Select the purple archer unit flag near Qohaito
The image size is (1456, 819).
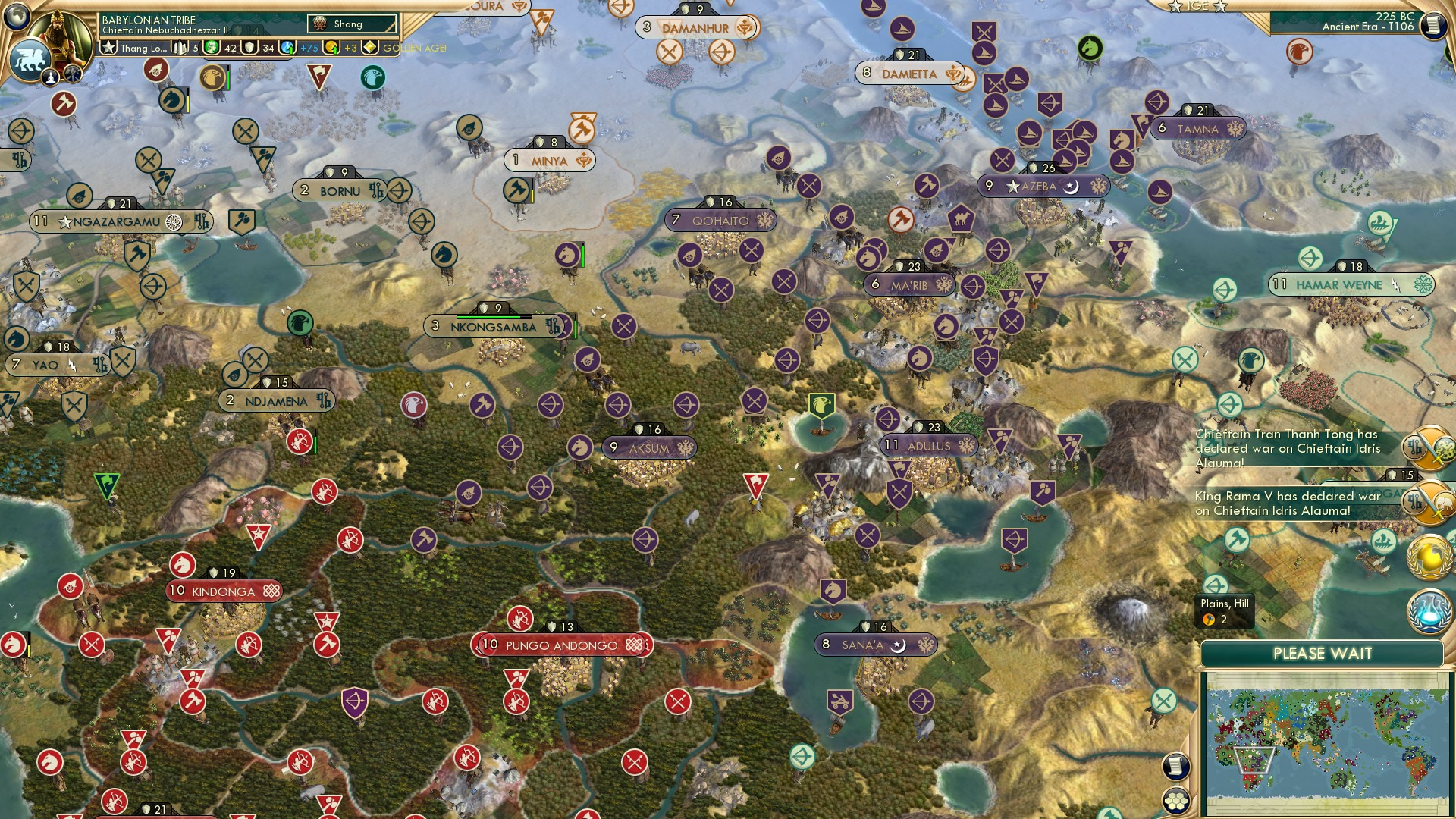817,320
